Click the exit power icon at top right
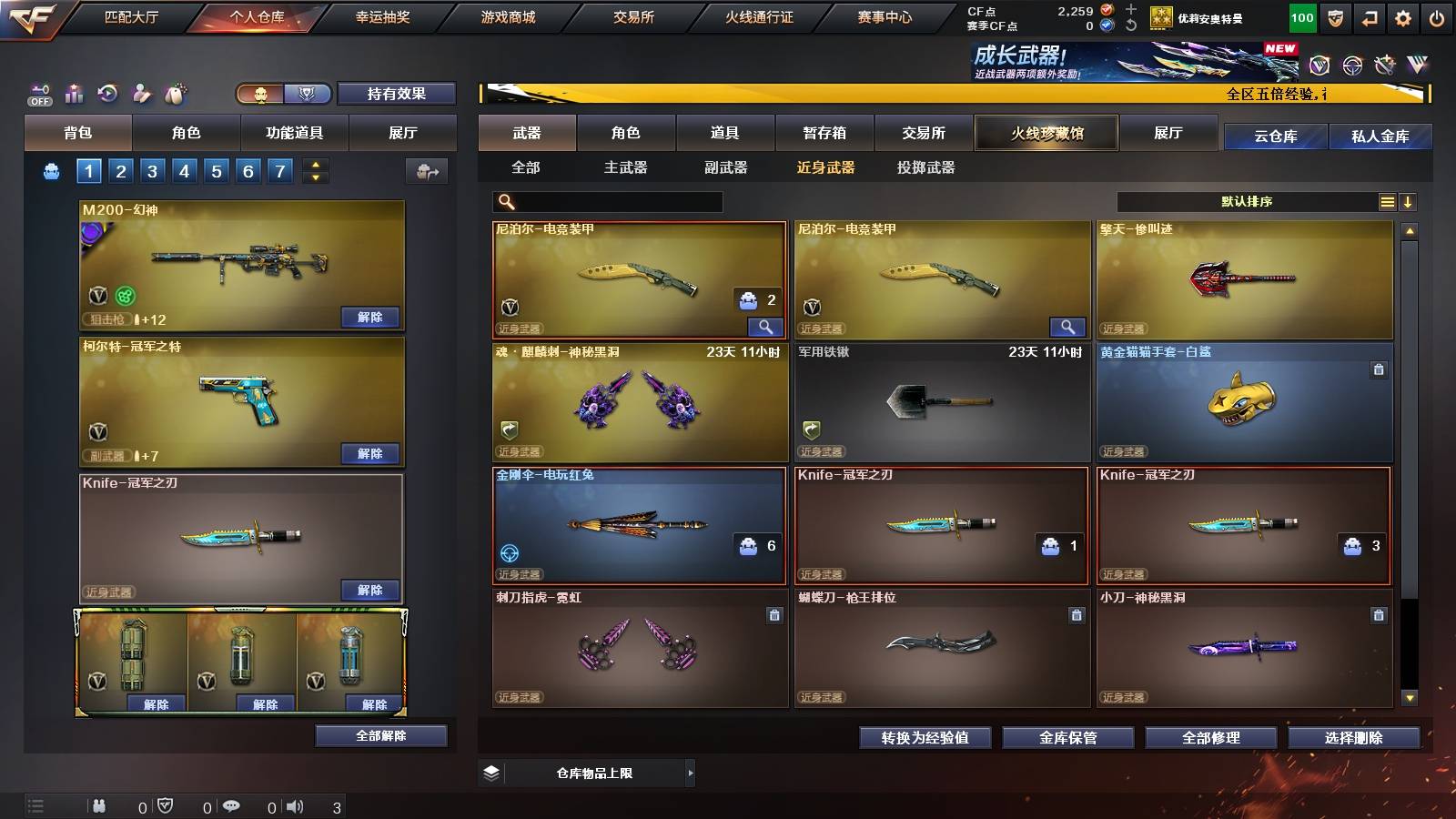Viewport: 1456px width, 819px height. pyautogui.click(x=1438, y=16)
